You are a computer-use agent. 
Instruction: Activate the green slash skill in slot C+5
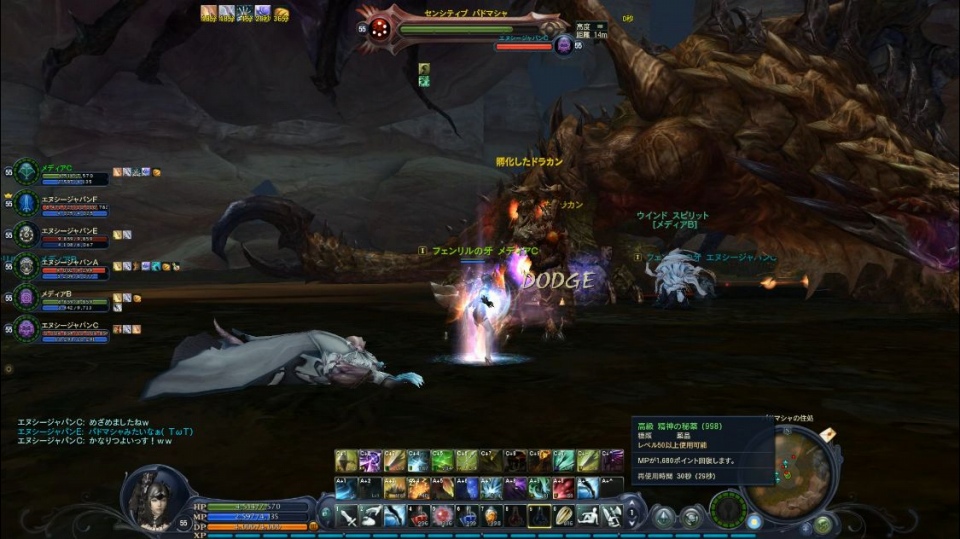pyautogui.click(x=442, y=461)
